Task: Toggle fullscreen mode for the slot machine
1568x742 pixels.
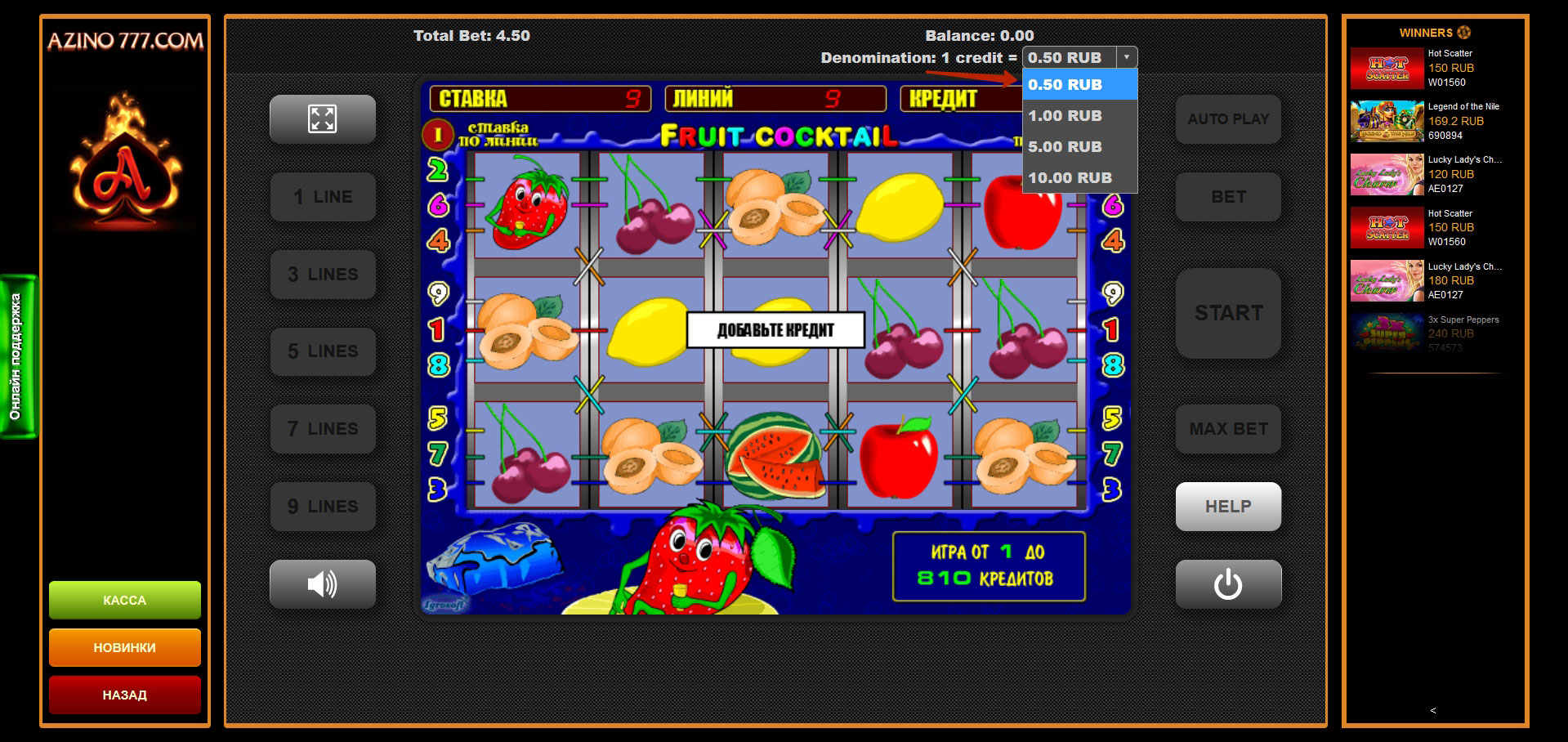Action: coord(322,118)
